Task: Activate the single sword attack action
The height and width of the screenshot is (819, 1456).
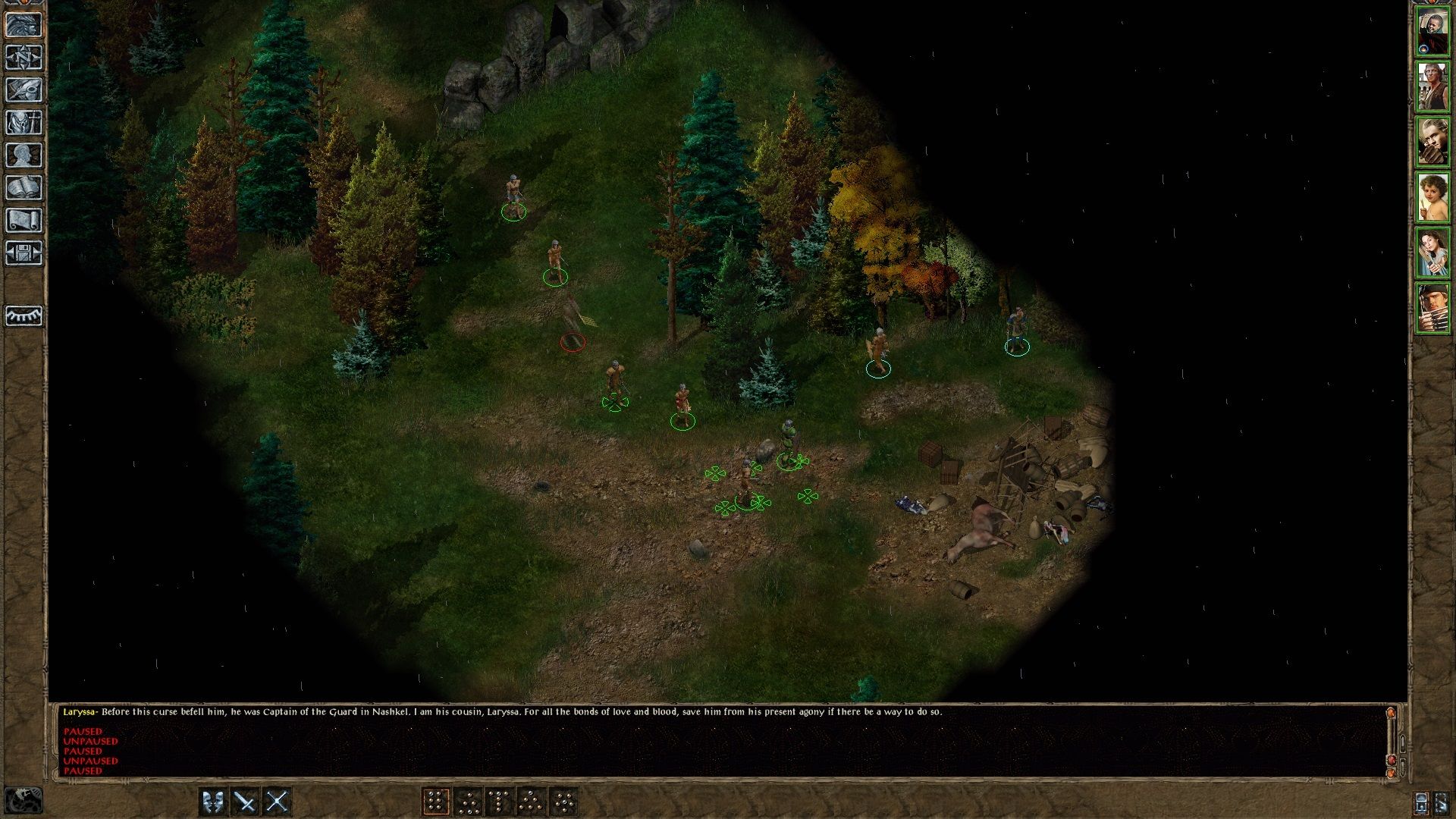Action: 245,802
